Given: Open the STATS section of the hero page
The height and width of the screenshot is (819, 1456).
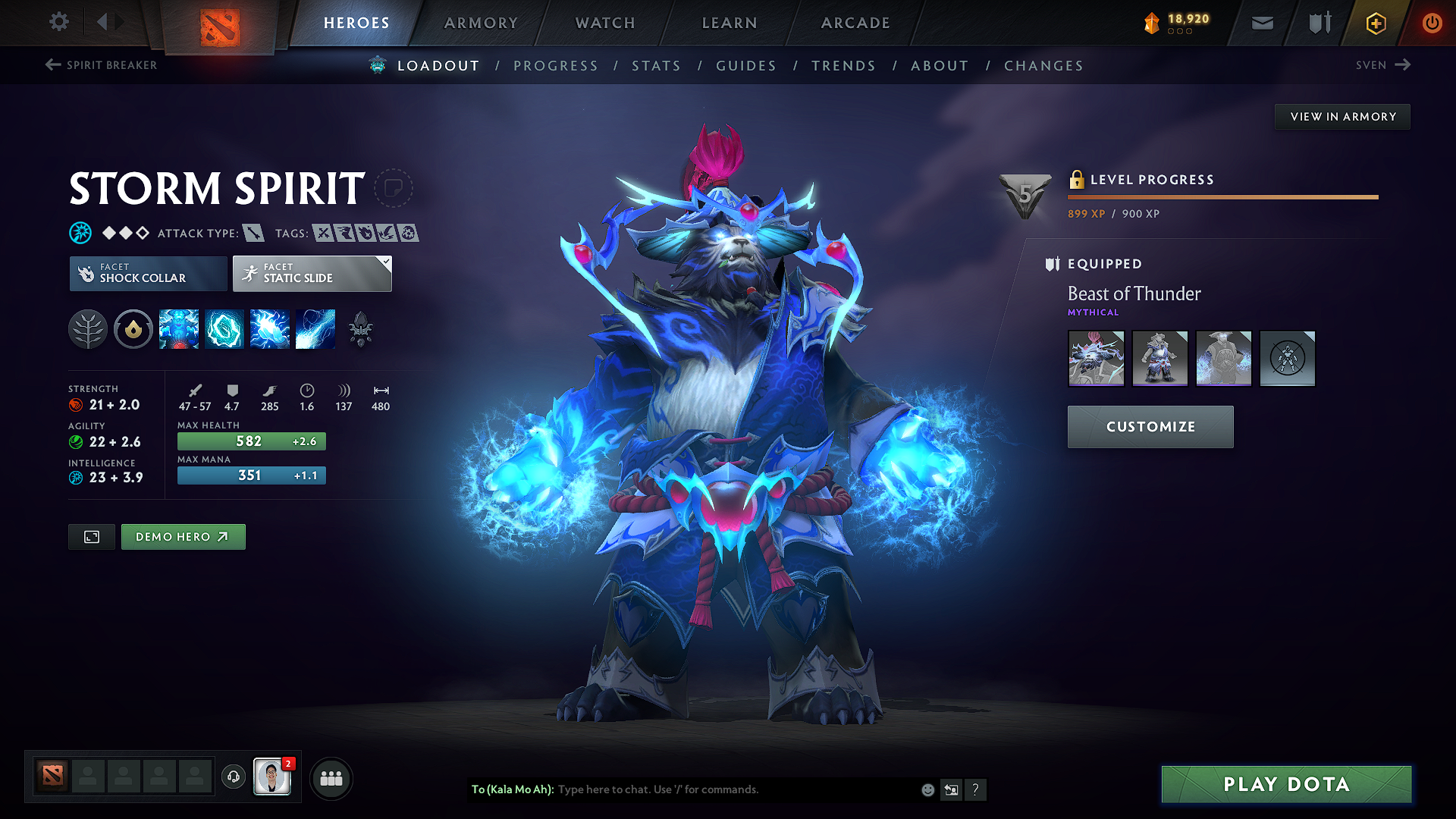Looking at the screenshot, I should click(x=657, y=65).
